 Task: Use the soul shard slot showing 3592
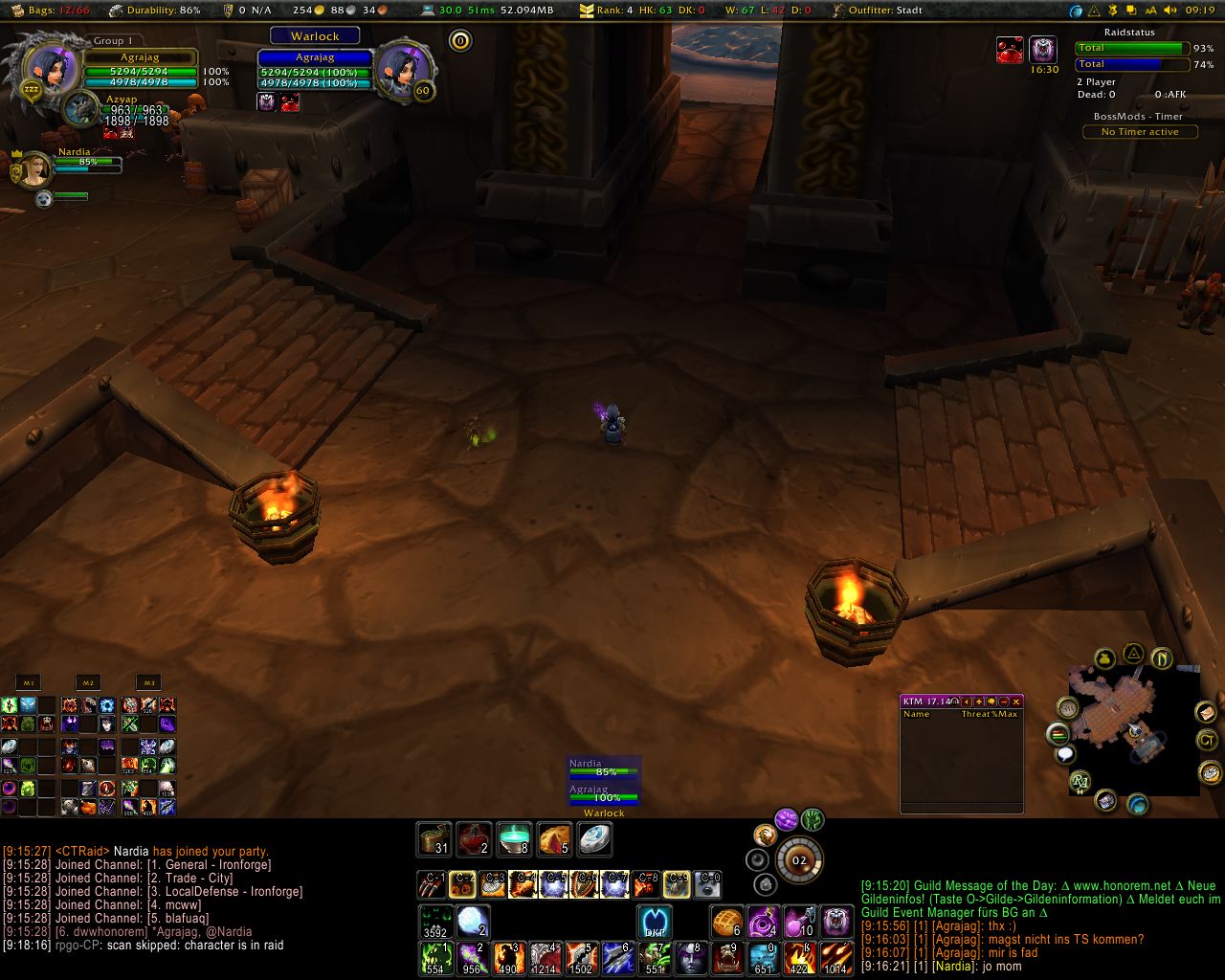[435, 923]
